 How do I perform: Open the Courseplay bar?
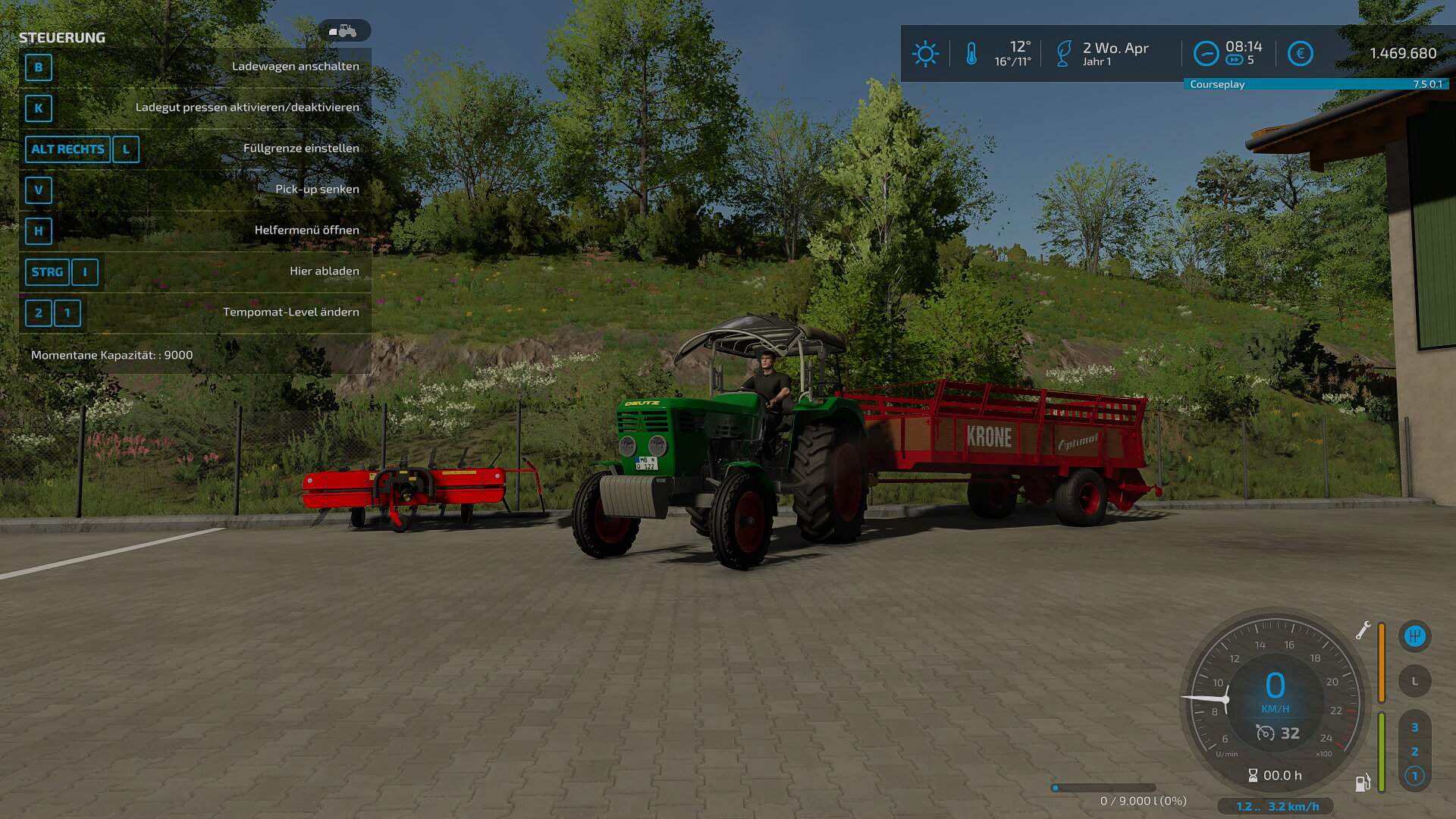click(1316, 84)
